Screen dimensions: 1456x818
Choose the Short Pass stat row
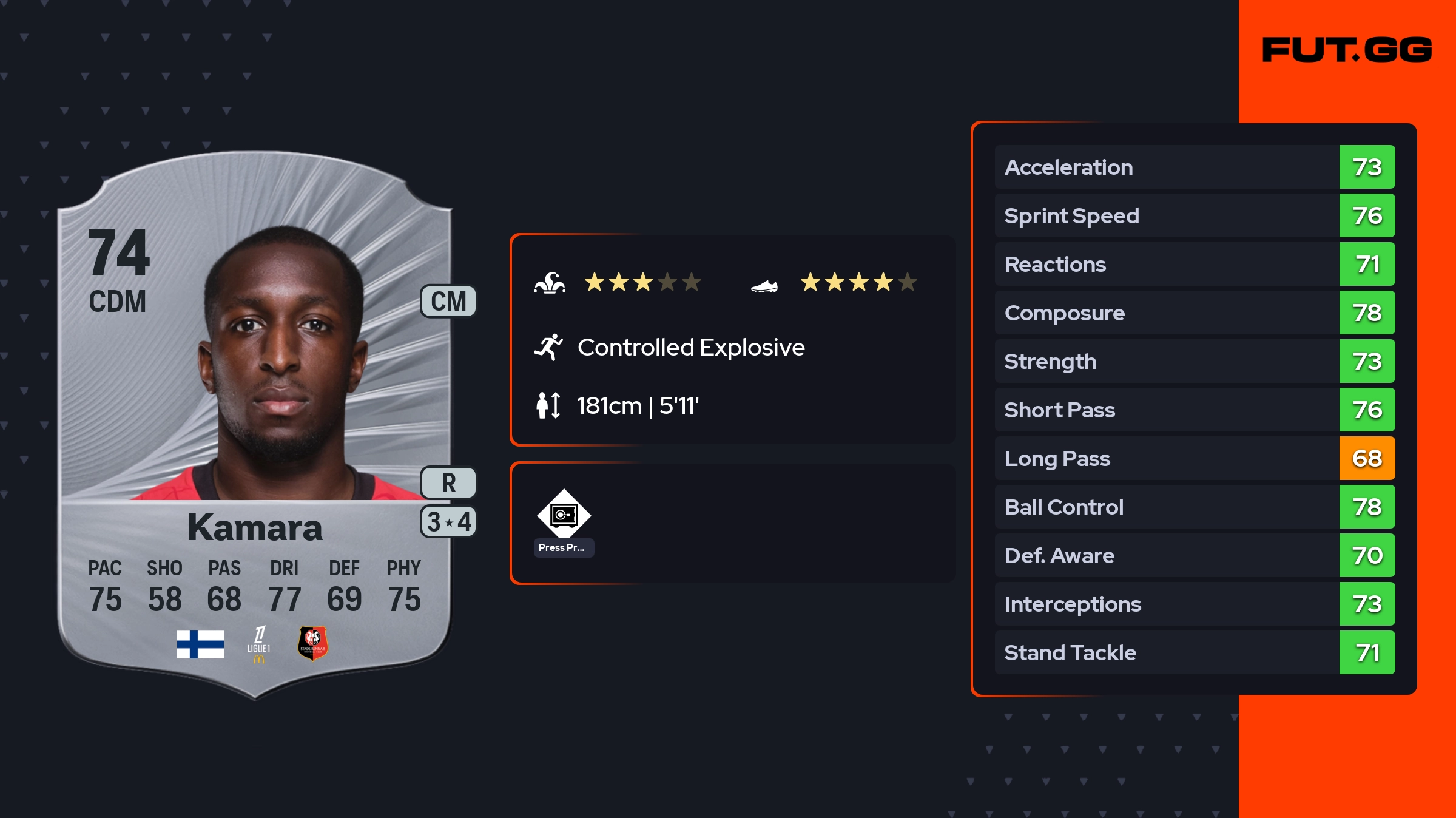coord(1194,410)
